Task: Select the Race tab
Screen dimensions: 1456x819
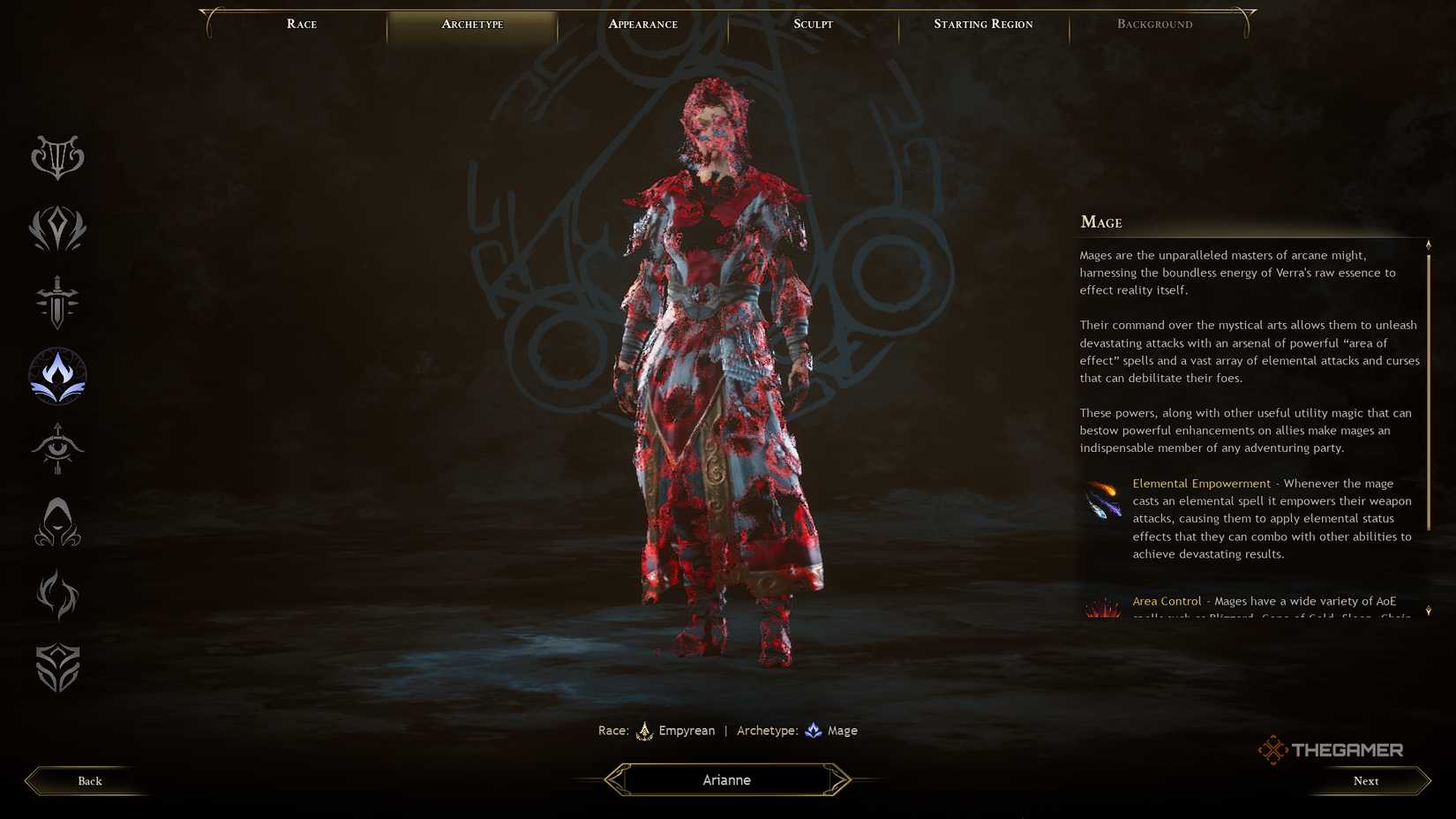Action: tap(301, 24)
